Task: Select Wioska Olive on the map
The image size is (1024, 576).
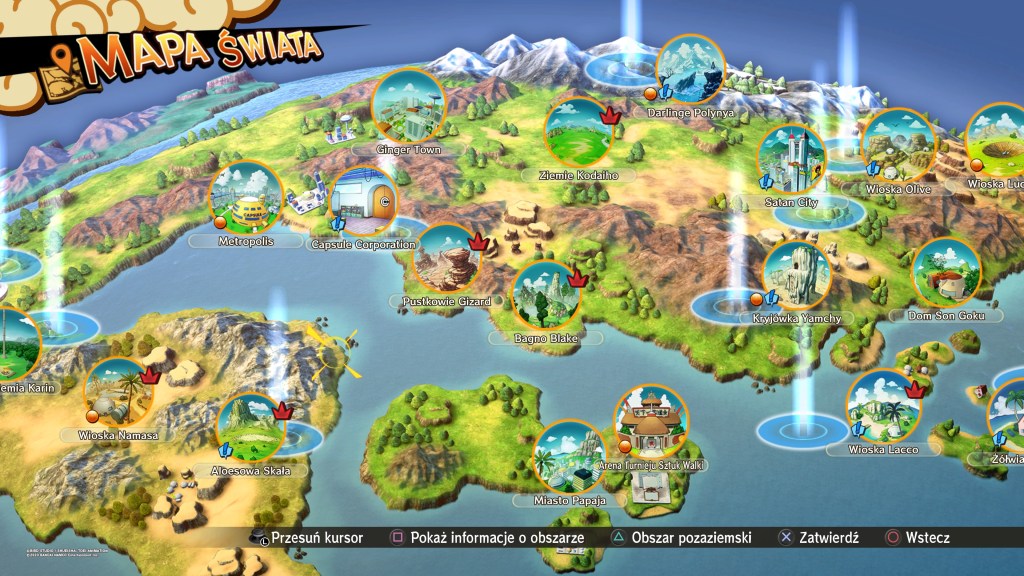Action: point(897,145)
